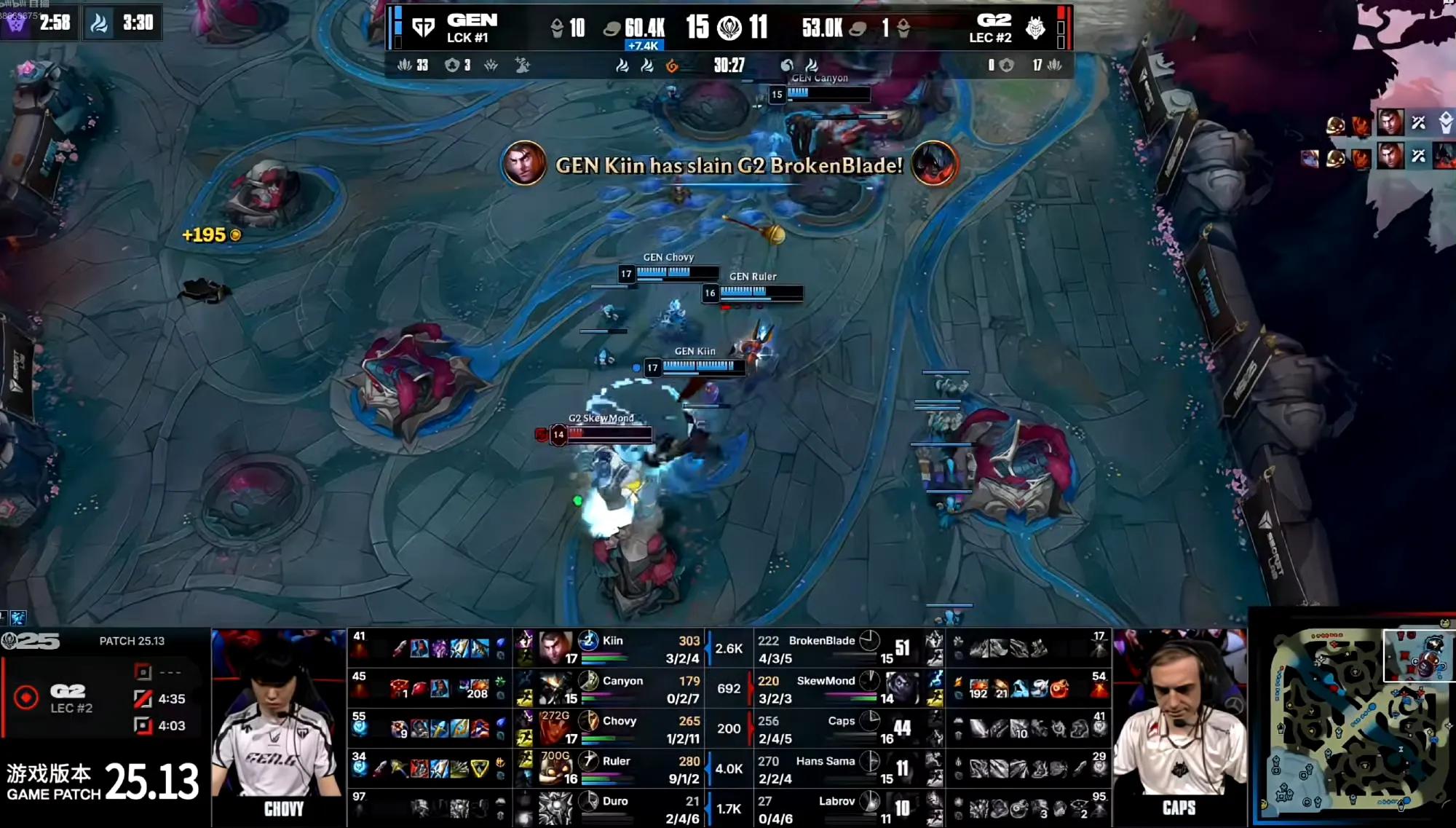Click Kiin's champion portrait in the kill banner
The image size is (1456, 828).
pos(523,163)
